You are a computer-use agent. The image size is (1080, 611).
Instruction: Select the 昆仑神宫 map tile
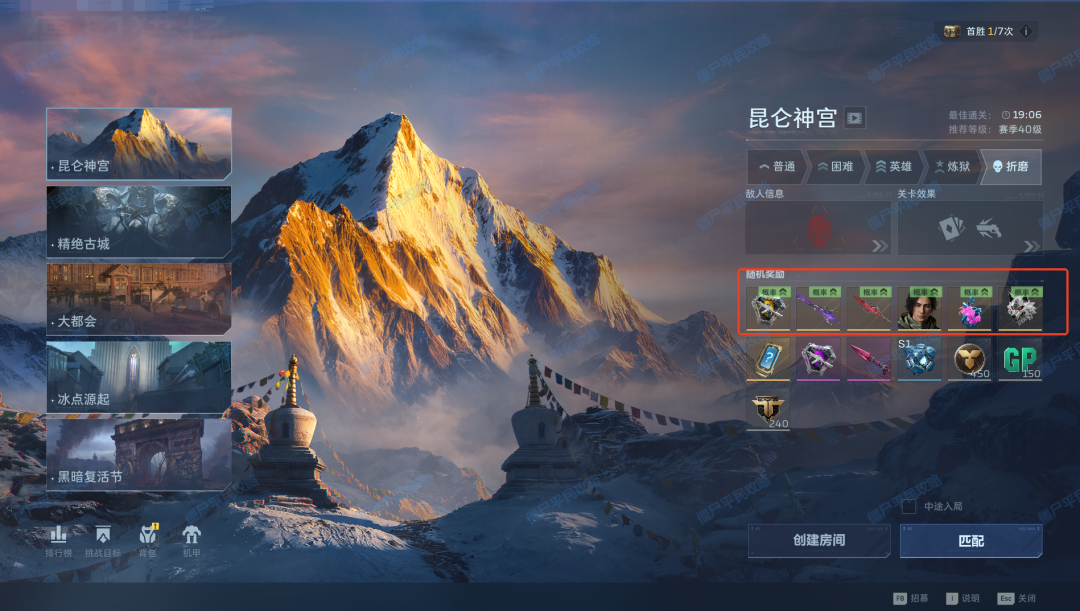tap(139, 143)
